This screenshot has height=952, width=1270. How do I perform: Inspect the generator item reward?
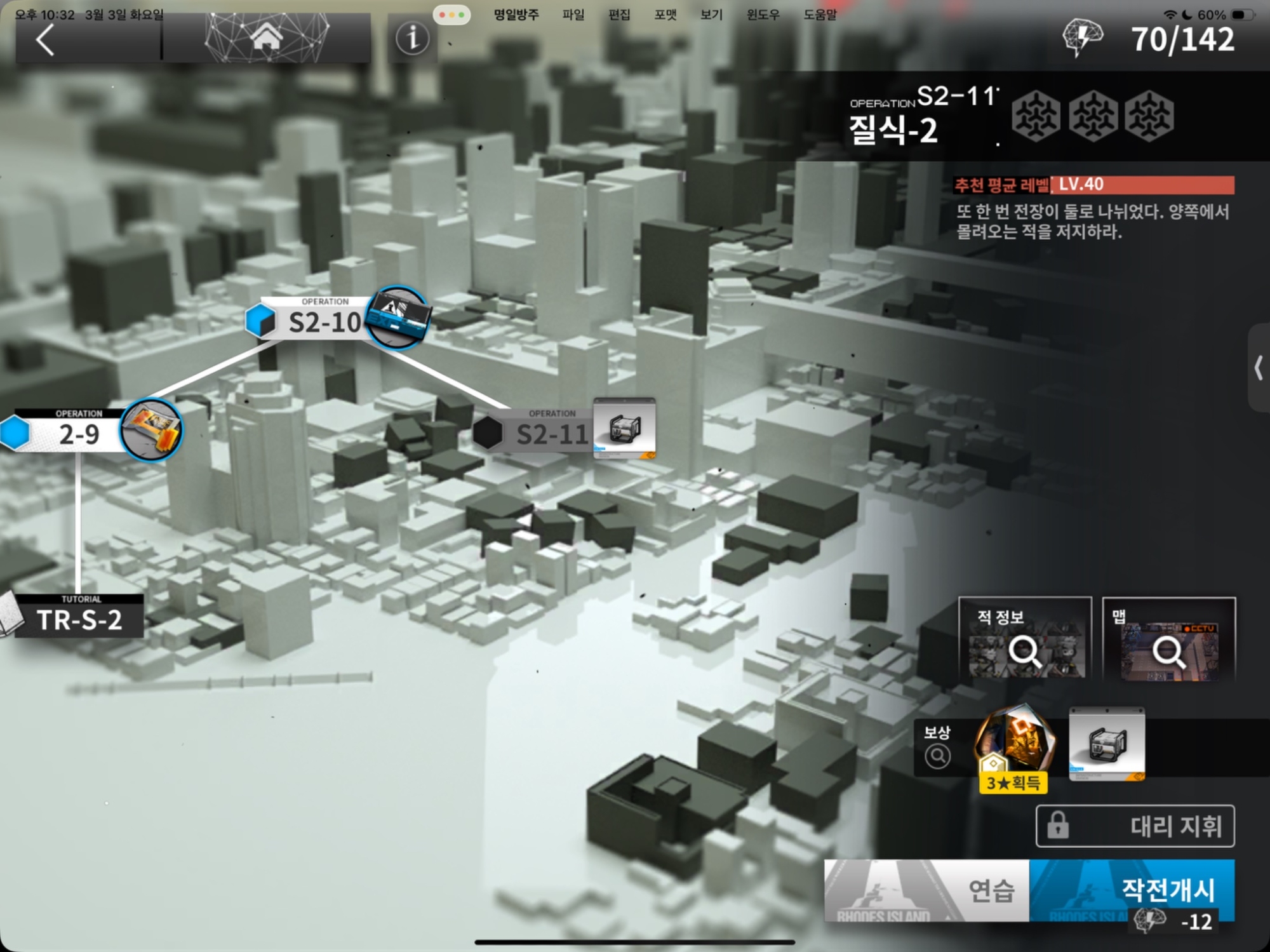pyautogui.click(x=1107, y=744)
